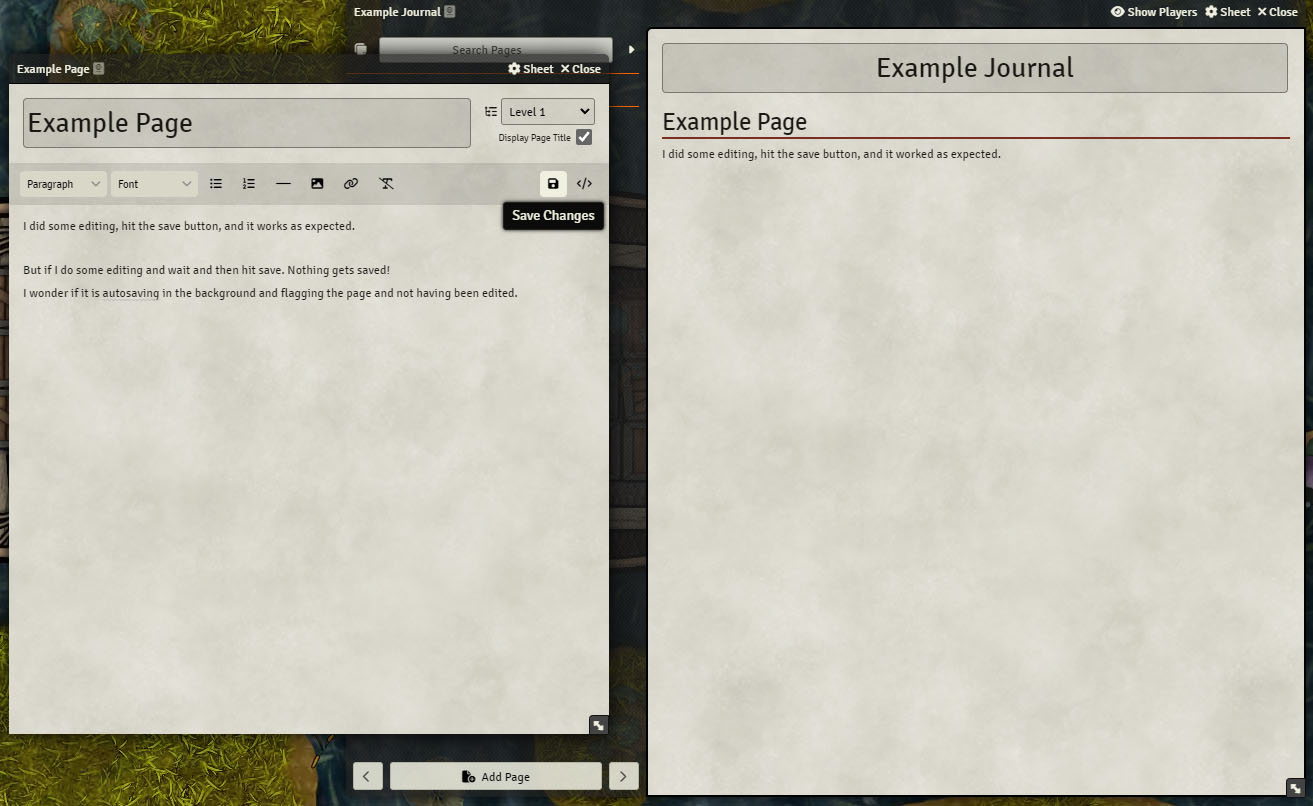Viewport: 1313px width, 806px height.
Task: Open the insert image dialog
Action: click(x=317, y=183)
